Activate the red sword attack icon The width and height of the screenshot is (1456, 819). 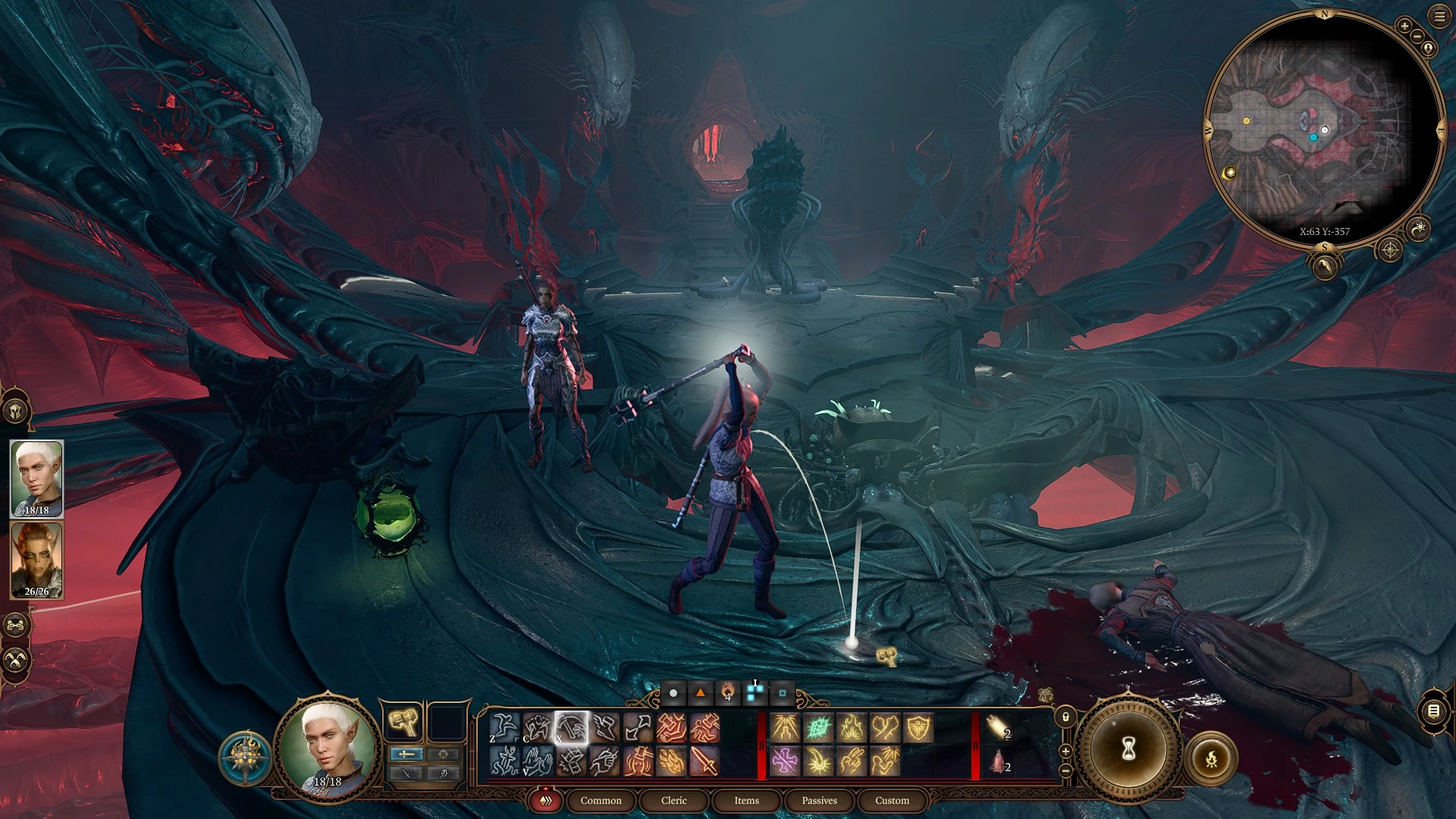coord(704,761)
